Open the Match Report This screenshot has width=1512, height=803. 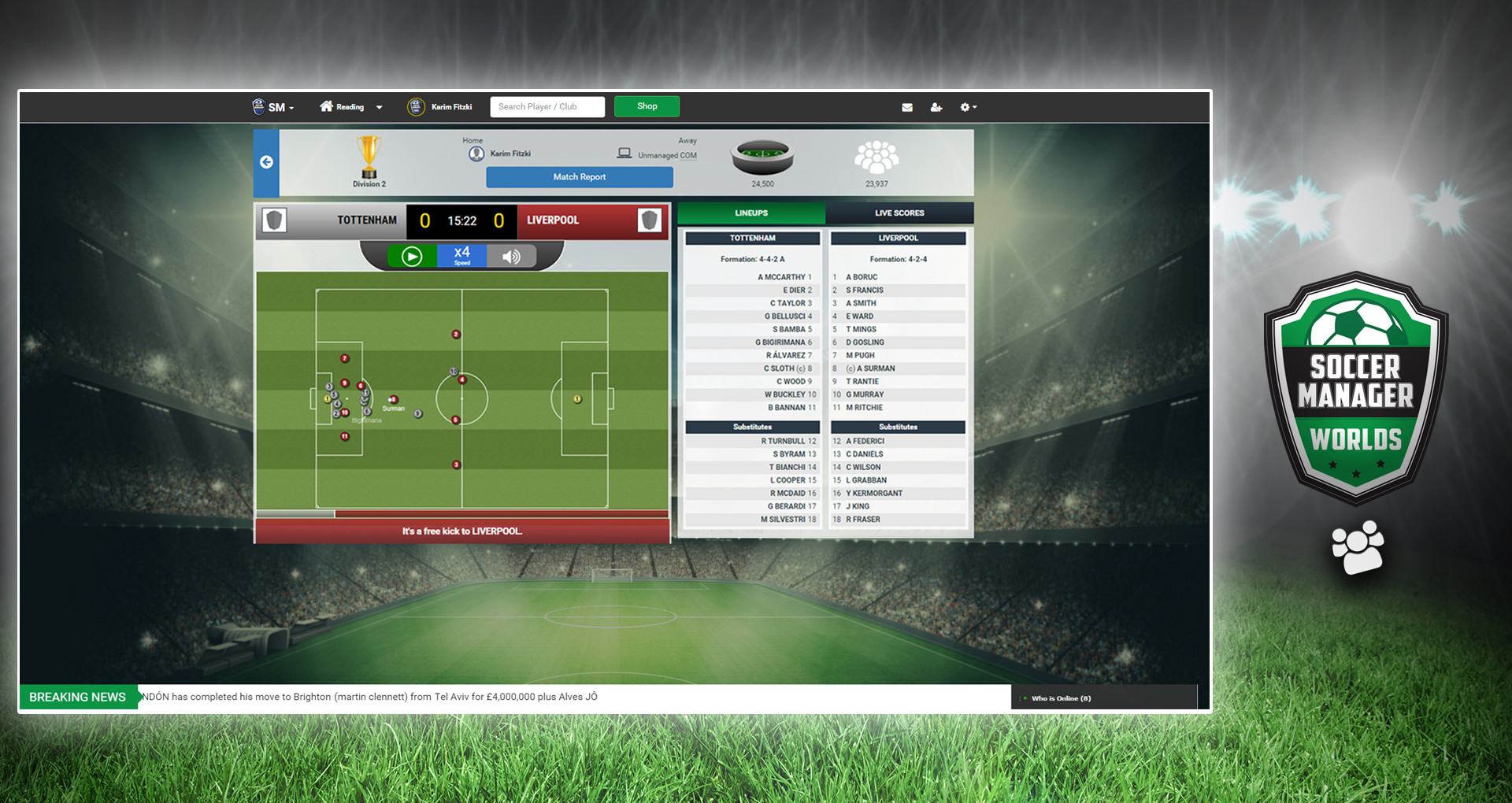(x=580, y=177)
